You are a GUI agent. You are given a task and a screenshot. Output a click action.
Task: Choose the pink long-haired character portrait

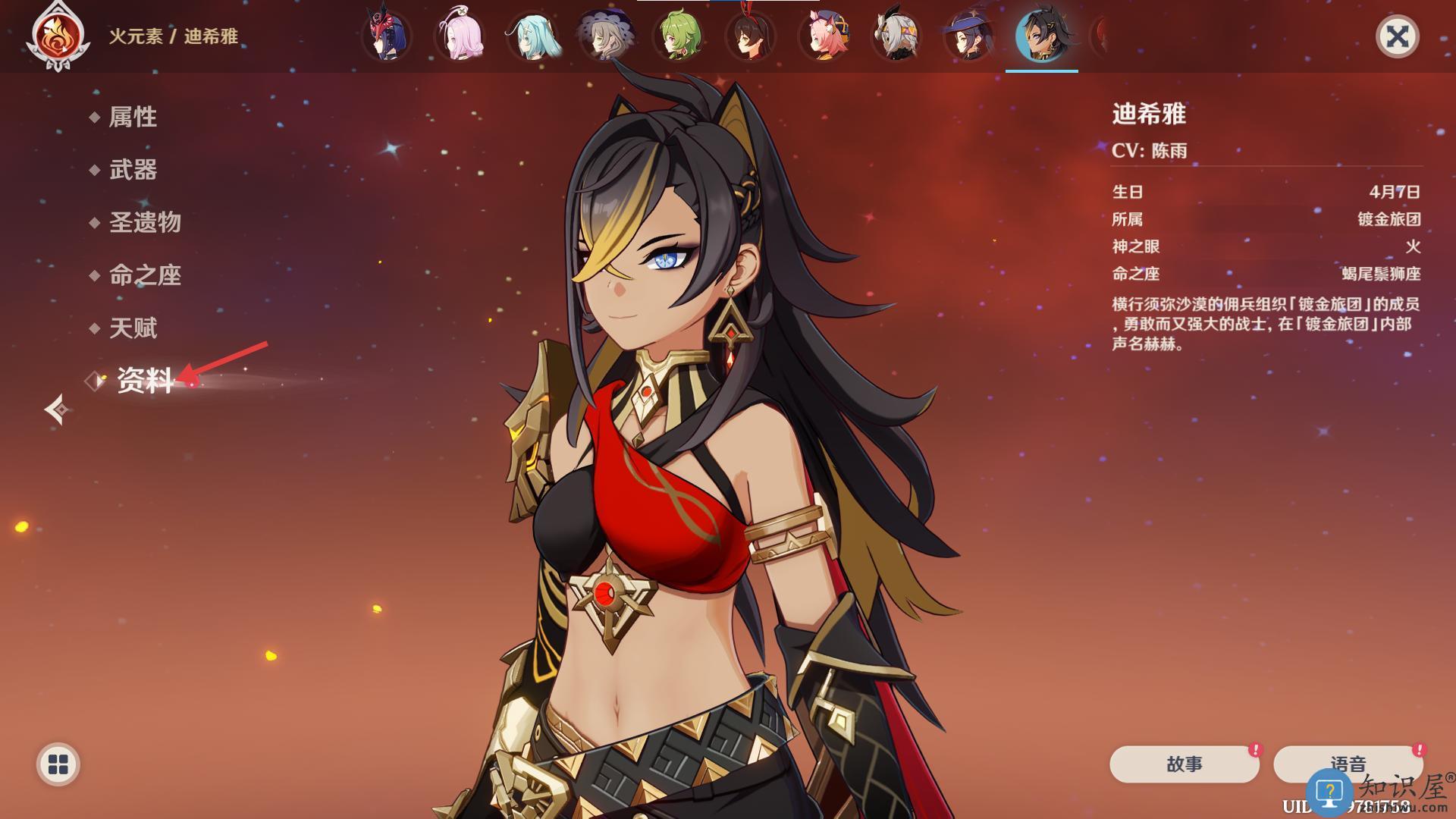pyautogui.click(x=460, y=36)
